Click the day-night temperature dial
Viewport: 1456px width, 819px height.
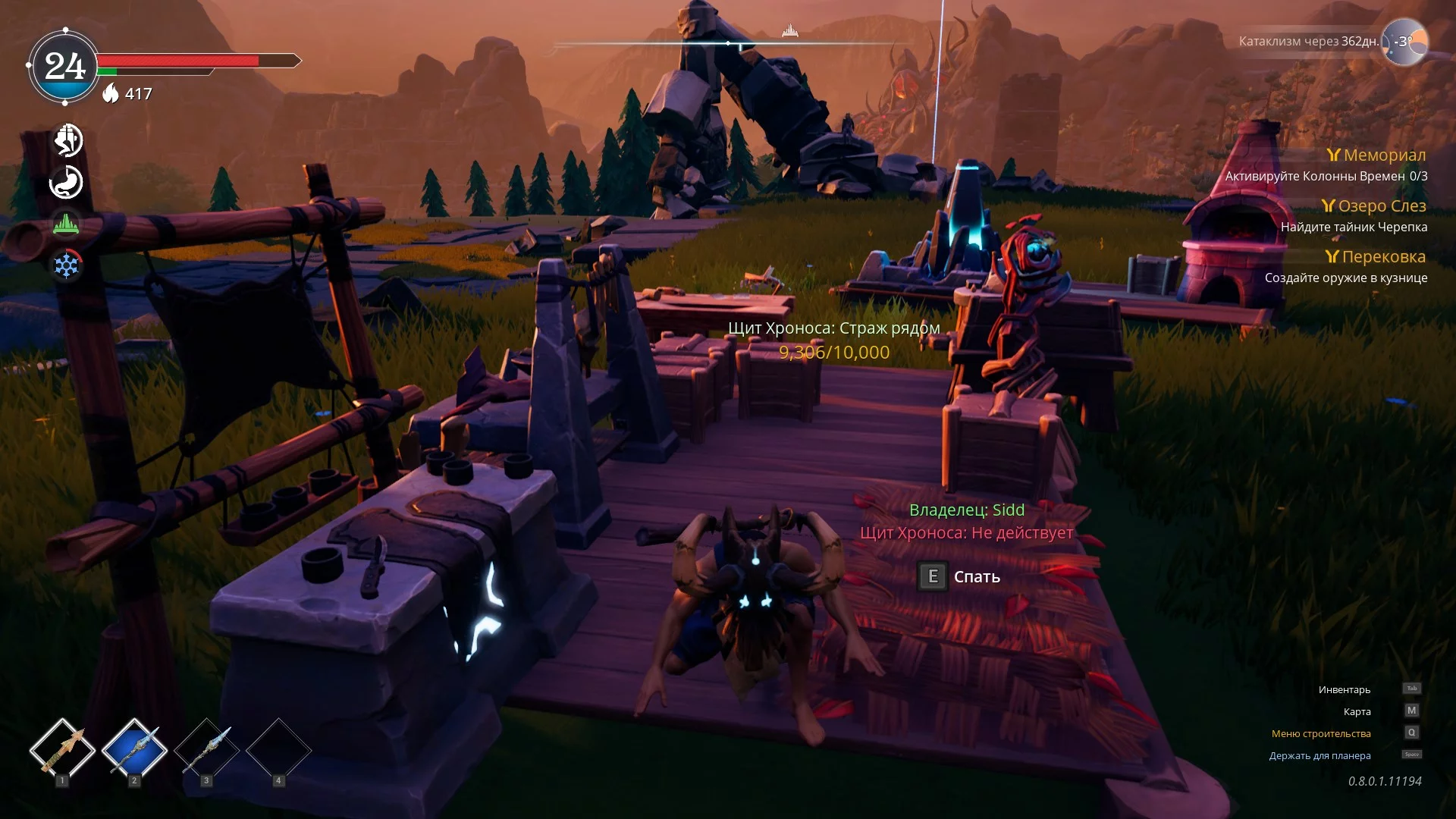[1405, 42]
